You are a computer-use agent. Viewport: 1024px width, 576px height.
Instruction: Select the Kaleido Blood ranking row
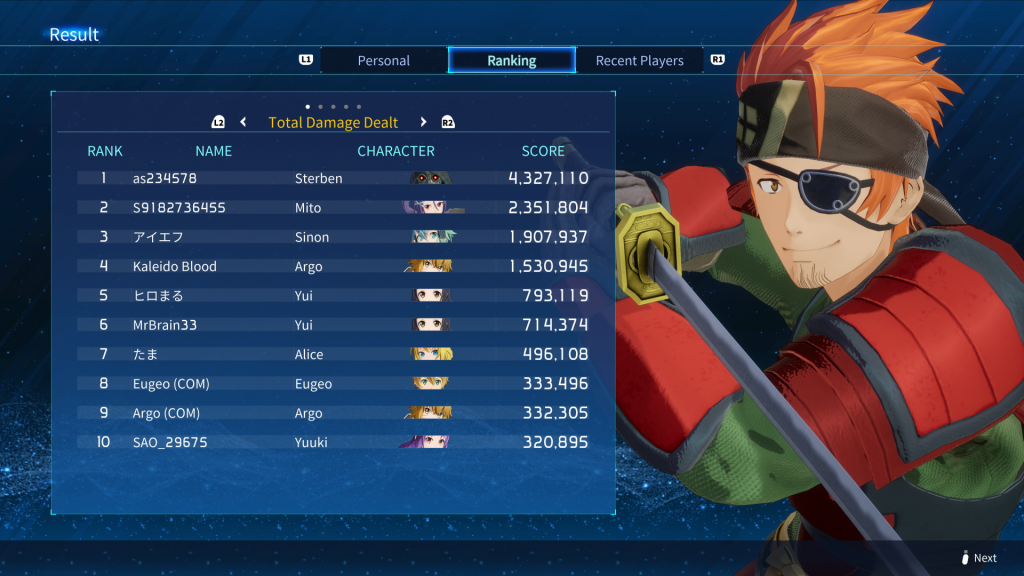(333, 266)
